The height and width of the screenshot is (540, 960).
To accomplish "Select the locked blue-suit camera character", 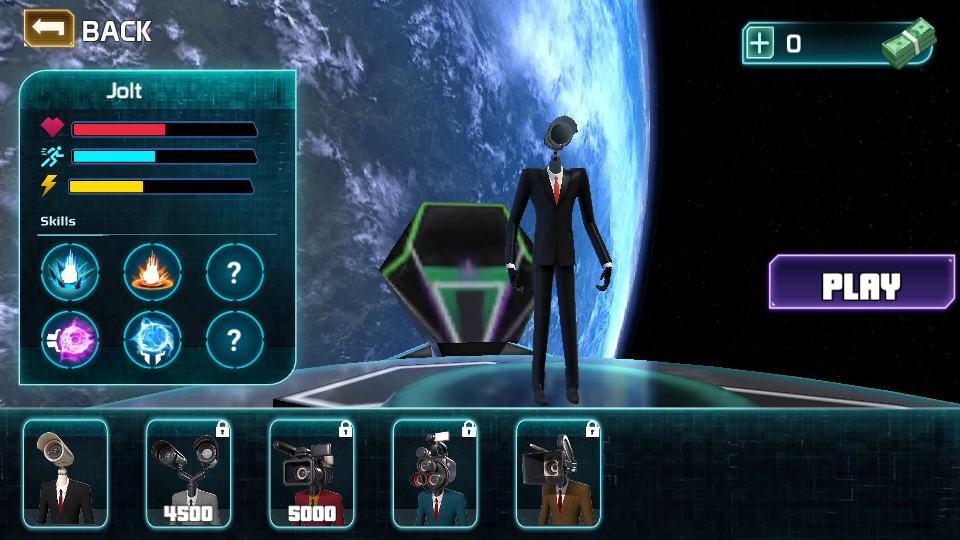I will [x=434, y=473].
